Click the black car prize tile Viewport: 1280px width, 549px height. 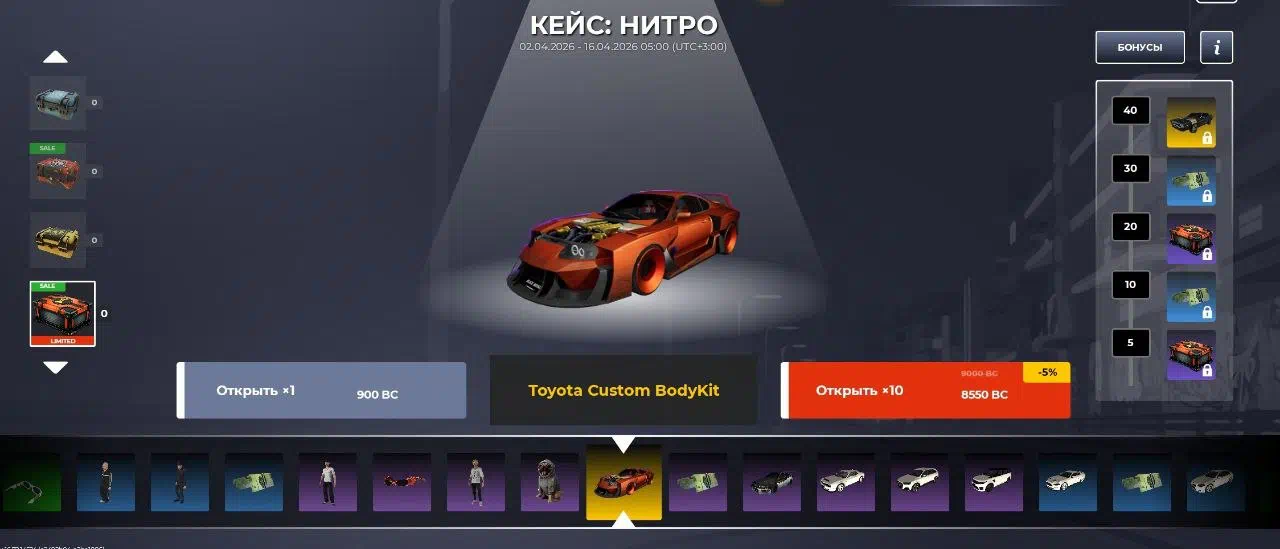coord(772,482)
